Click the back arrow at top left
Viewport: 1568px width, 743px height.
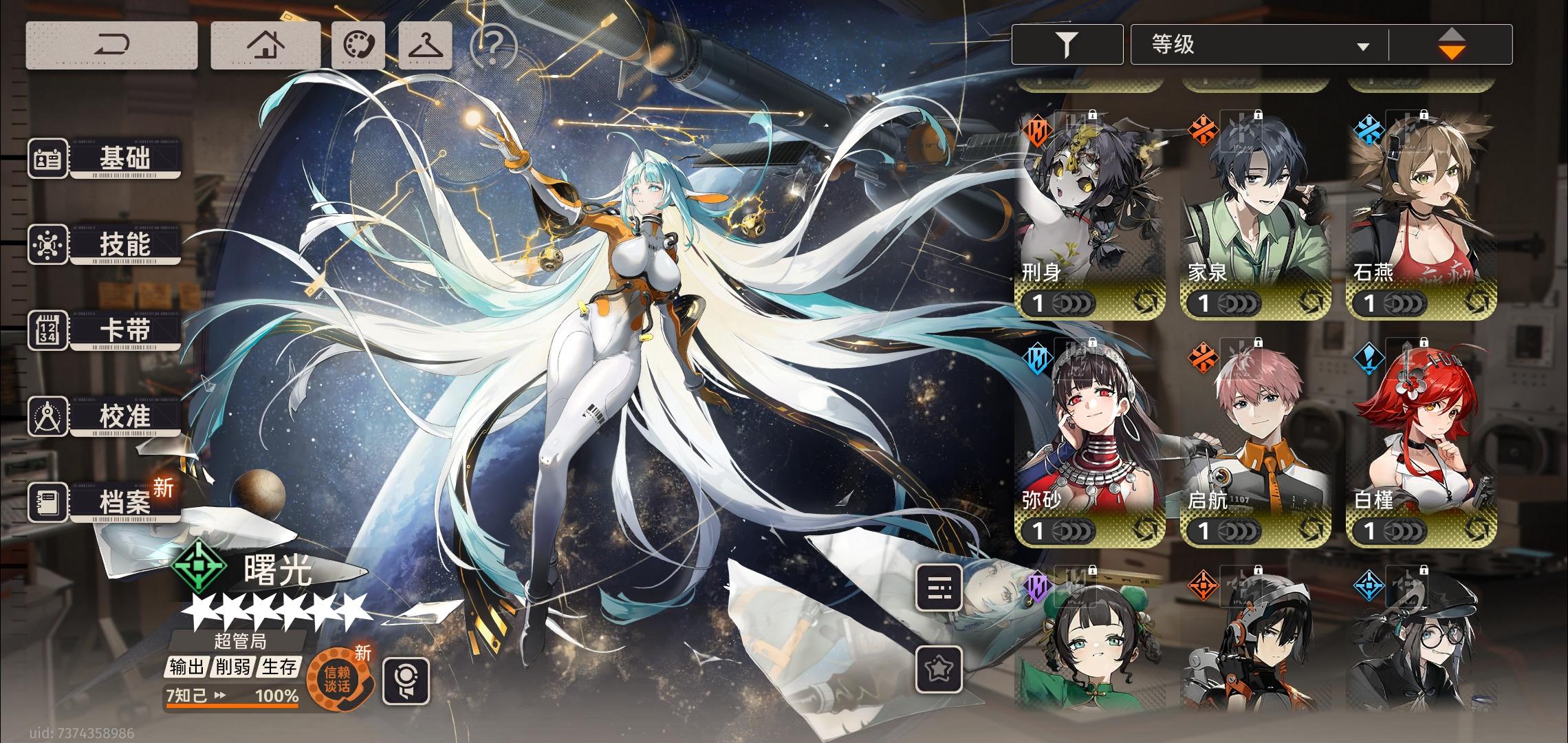(x=113, y=45)
